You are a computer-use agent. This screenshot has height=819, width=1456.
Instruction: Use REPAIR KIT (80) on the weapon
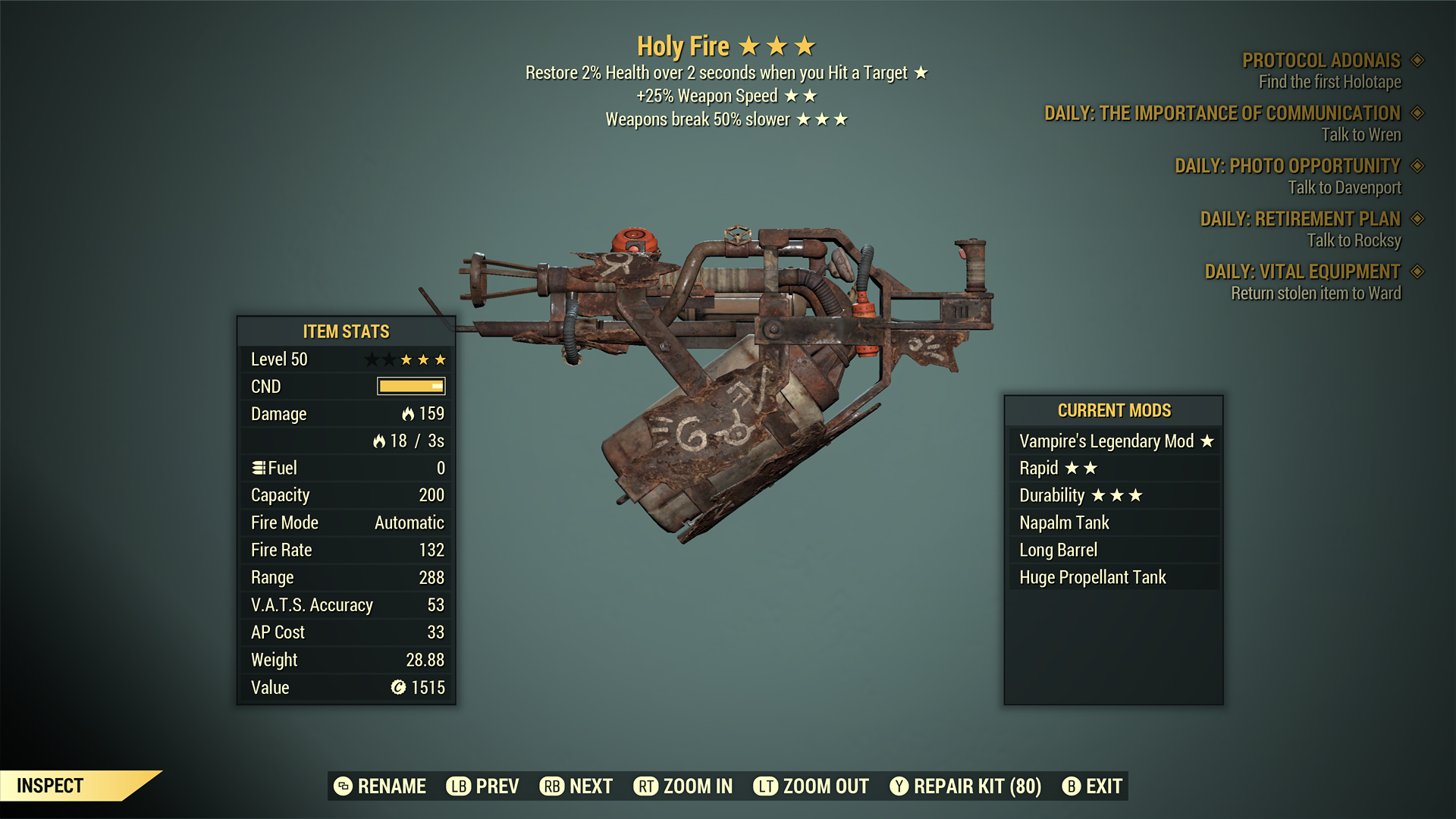point(975,786)
